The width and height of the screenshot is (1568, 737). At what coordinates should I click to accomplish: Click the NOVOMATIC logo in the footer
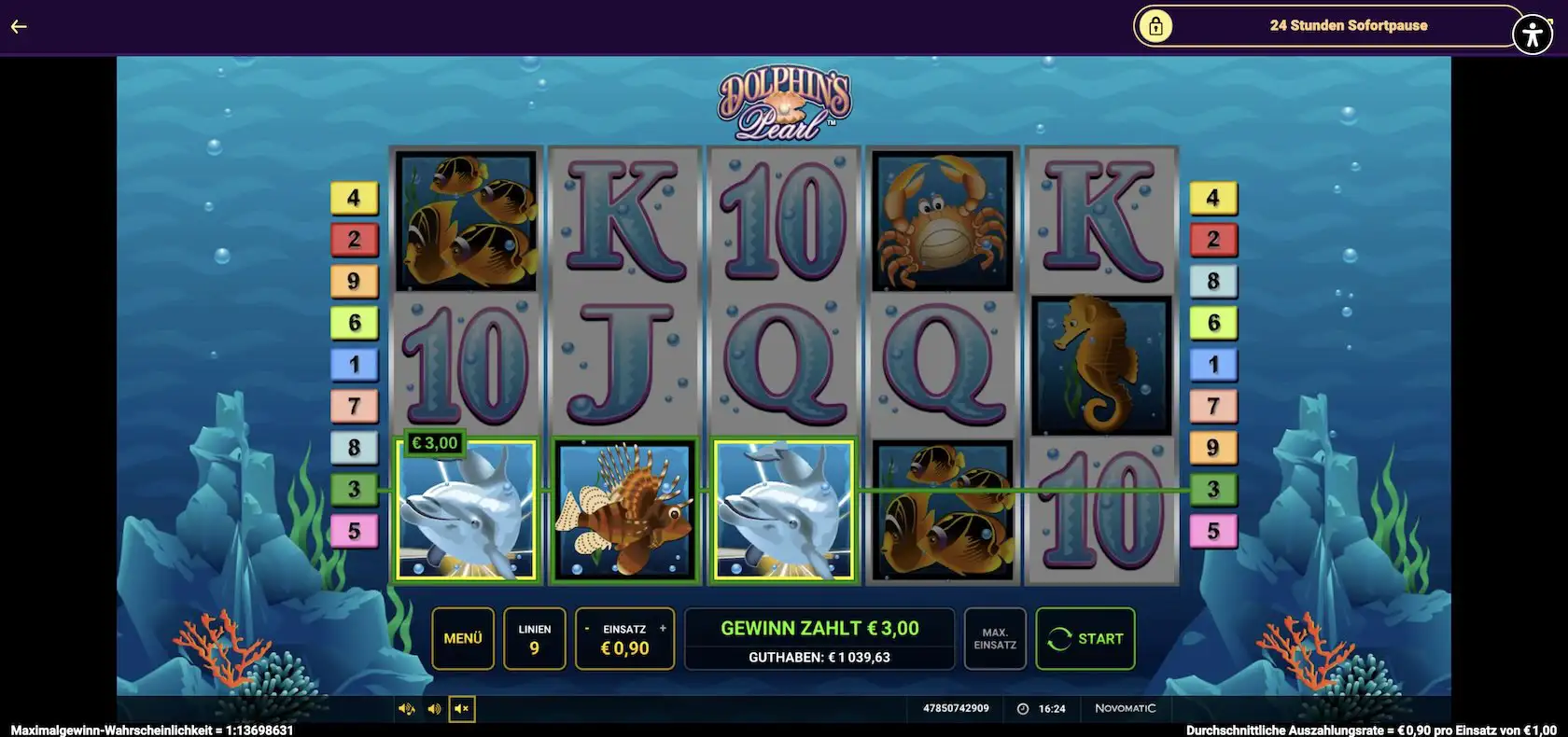[1125, 708]
